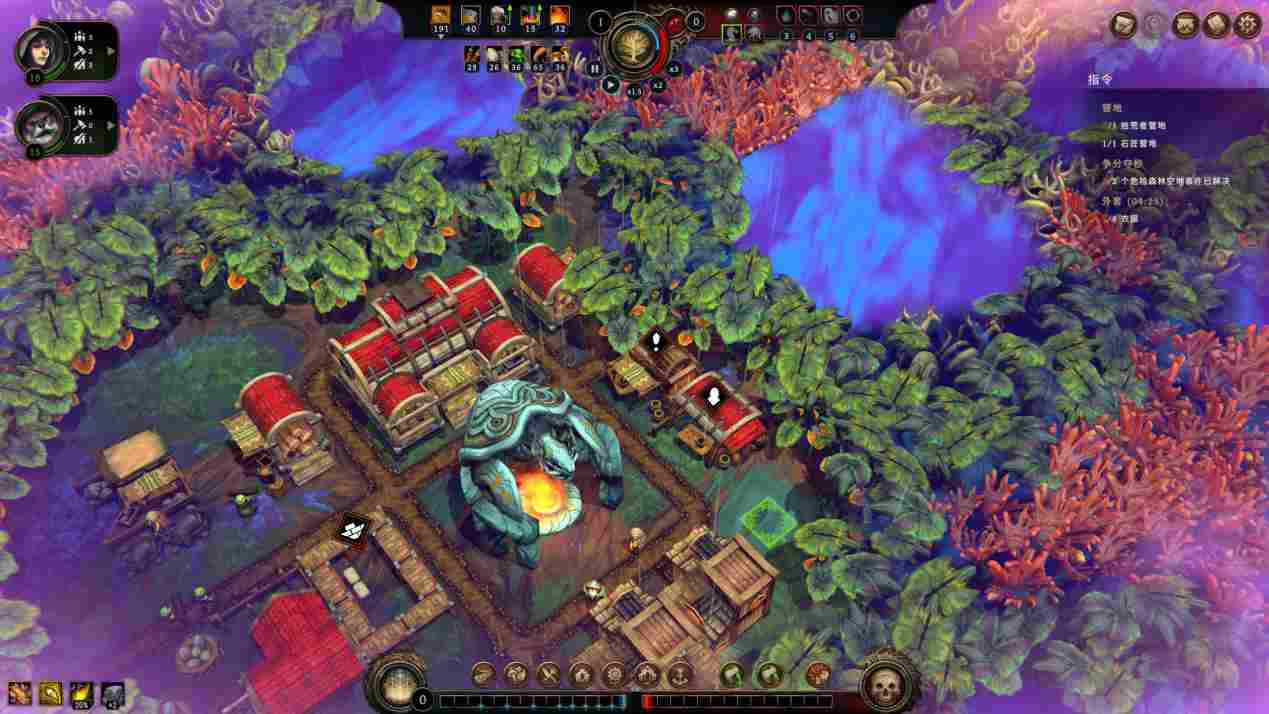The height and width of the screenshot is (714, 1269).
Task: Set game speed to x2
Action: point(657,85)
